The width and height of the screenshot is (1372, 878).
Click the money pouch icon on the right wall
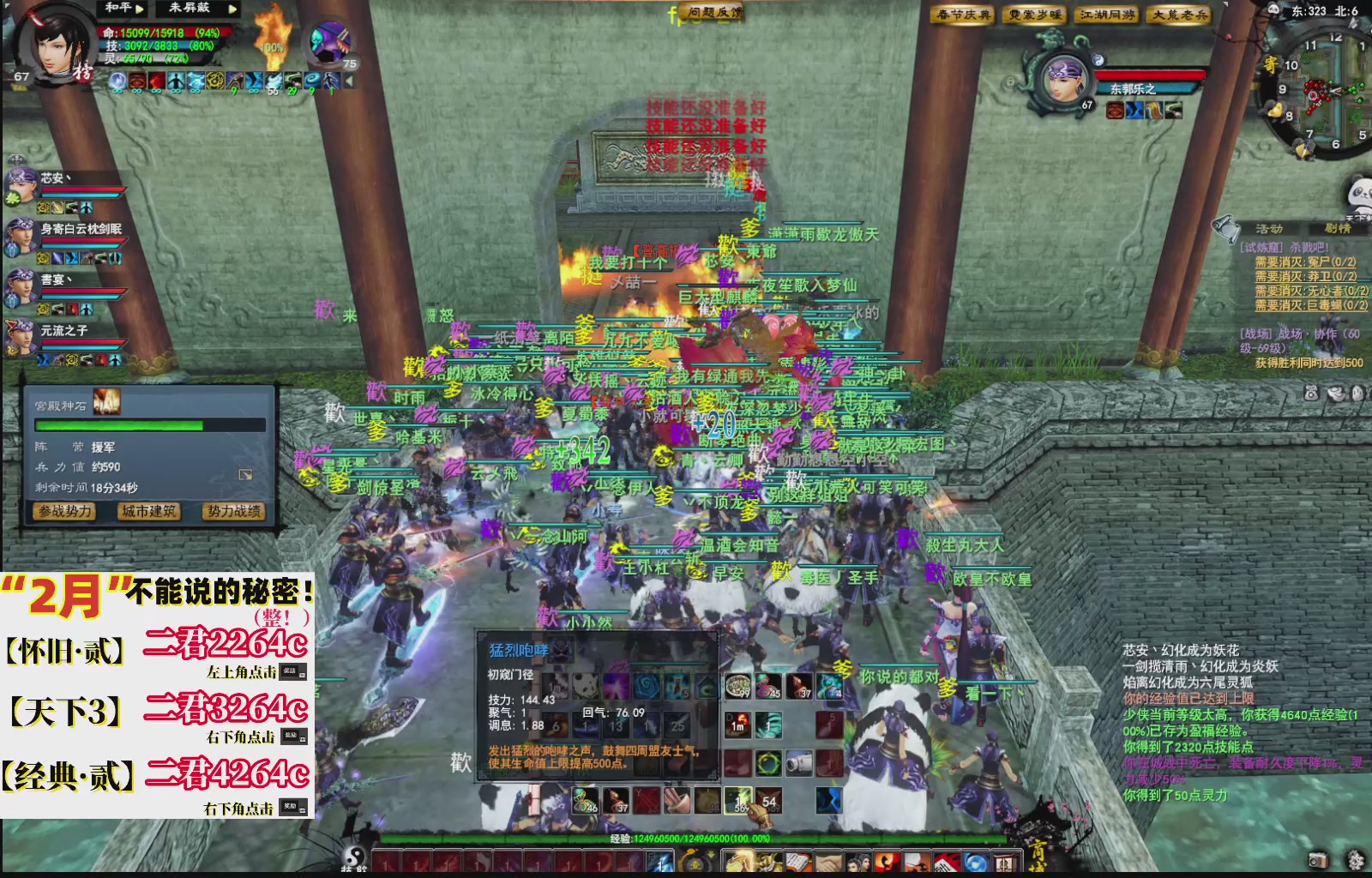(1311, 393)
